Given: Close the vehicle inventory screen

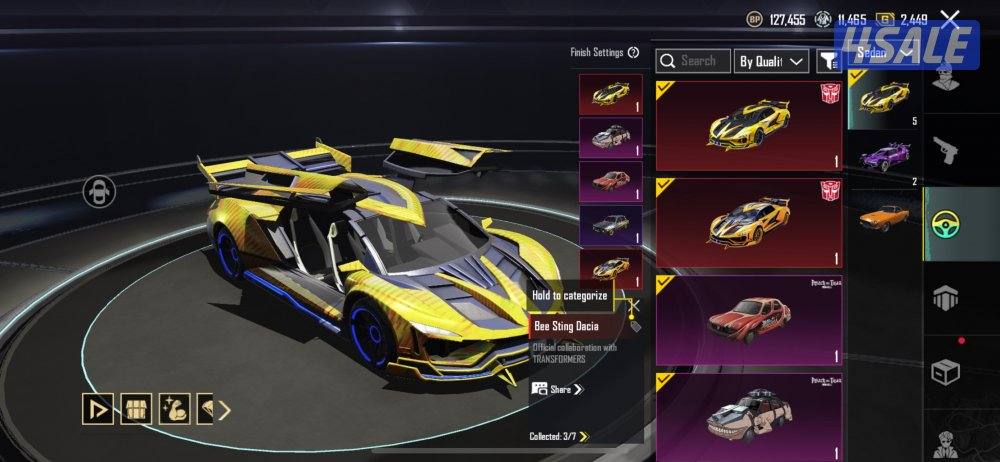Looking at the screenshot, I should [x=950, y=18].
